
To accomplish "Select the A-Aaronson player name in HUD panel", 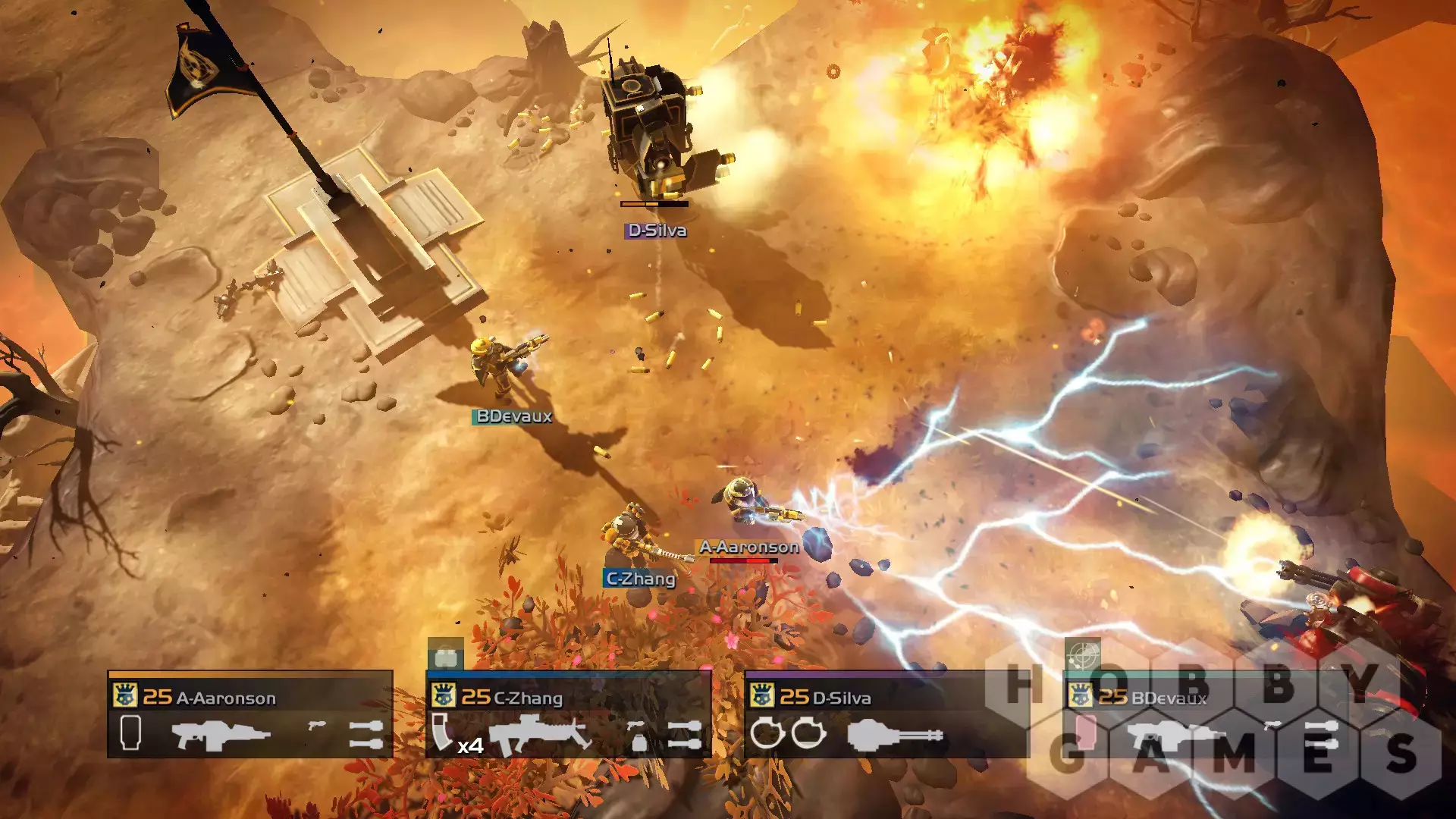I will coord(226,698).
